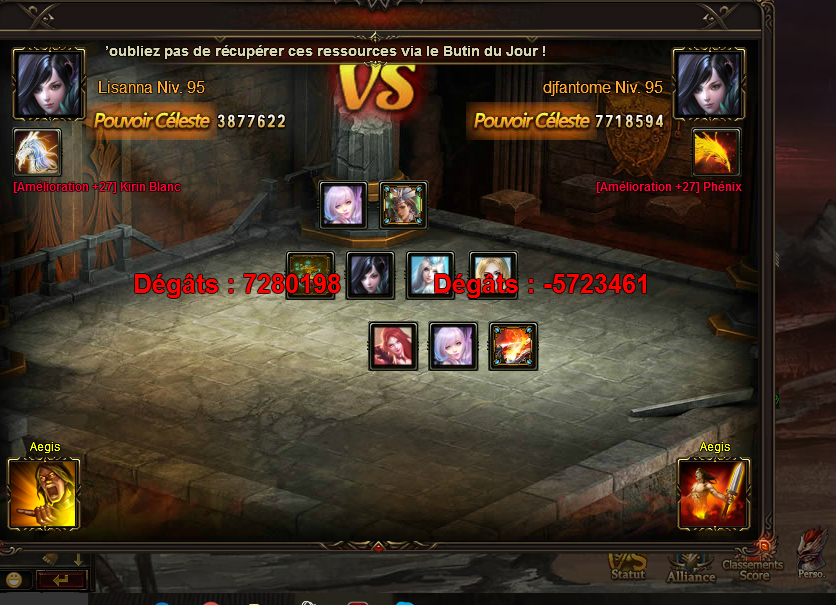Activate the sword-wielding Aegis icon
Image resolution: width=836 pixels, height=605 pixels.
713,493
